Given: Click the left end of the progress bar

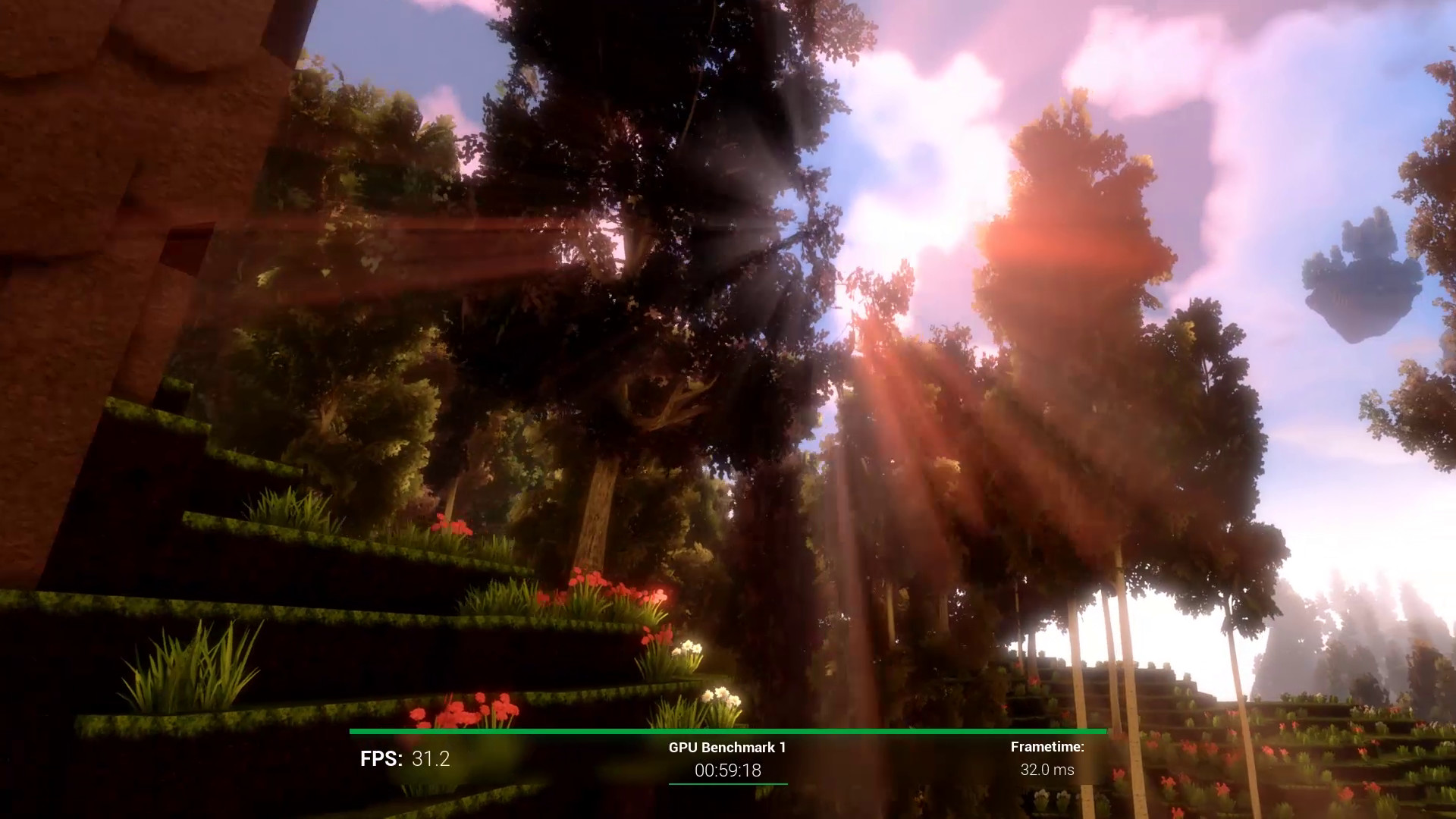Looking at the screenshot, I should [353, 731].
